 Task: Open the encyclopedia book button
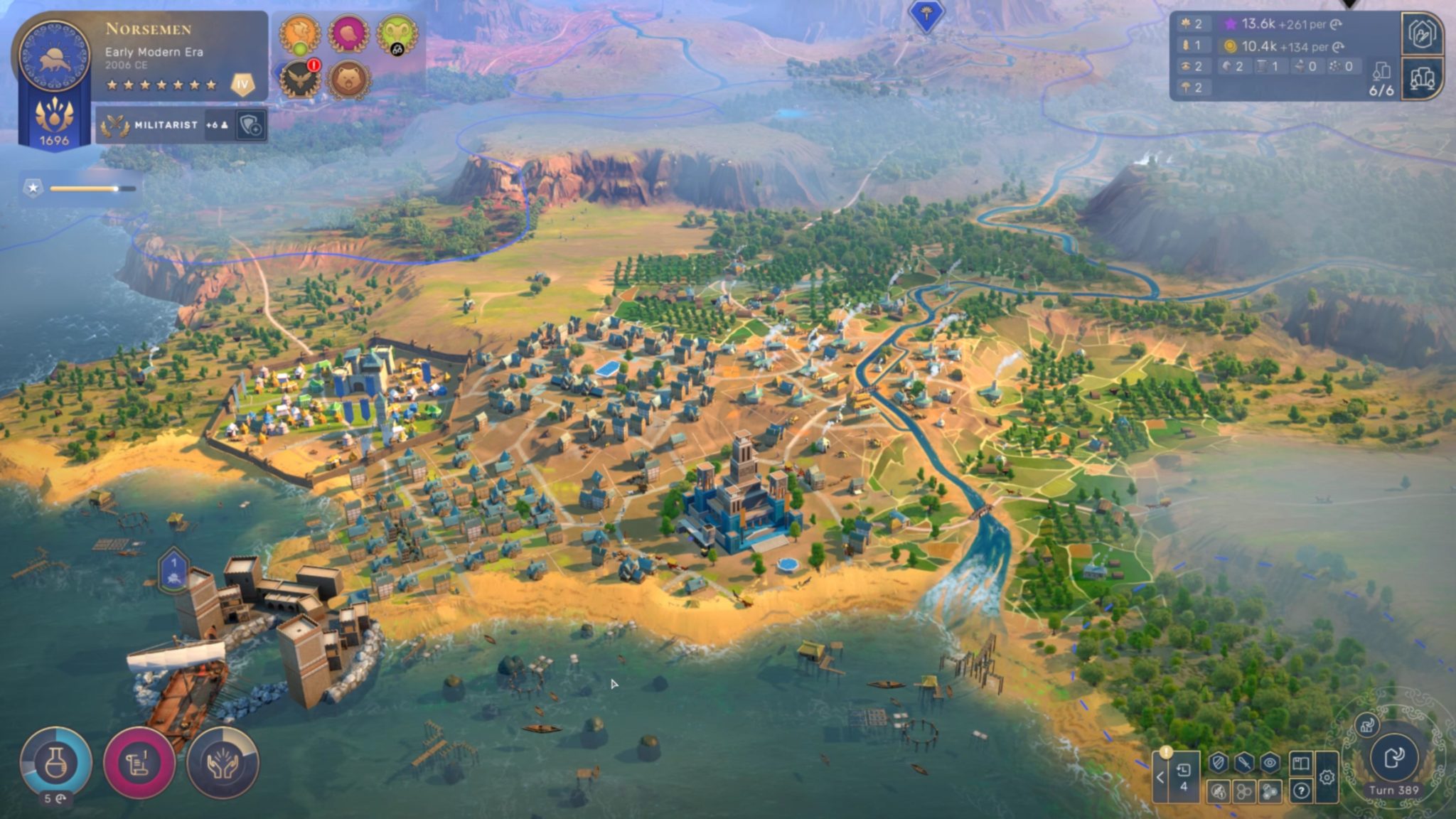pyautogui.click(x=1300, y=764)
